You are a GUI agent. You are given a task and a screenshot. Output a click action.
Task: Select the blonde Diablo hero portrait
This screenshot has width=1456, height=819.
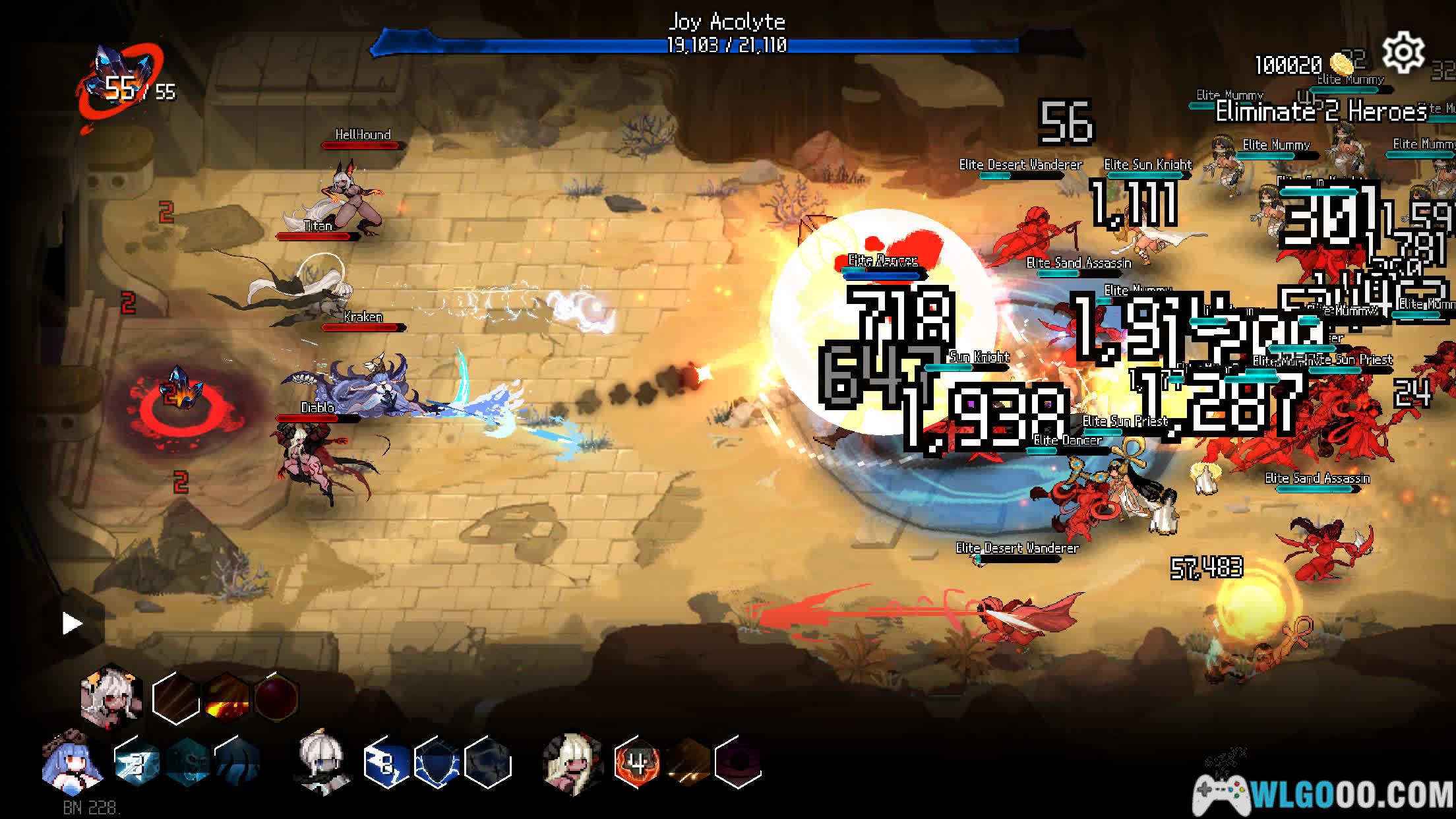571,763
